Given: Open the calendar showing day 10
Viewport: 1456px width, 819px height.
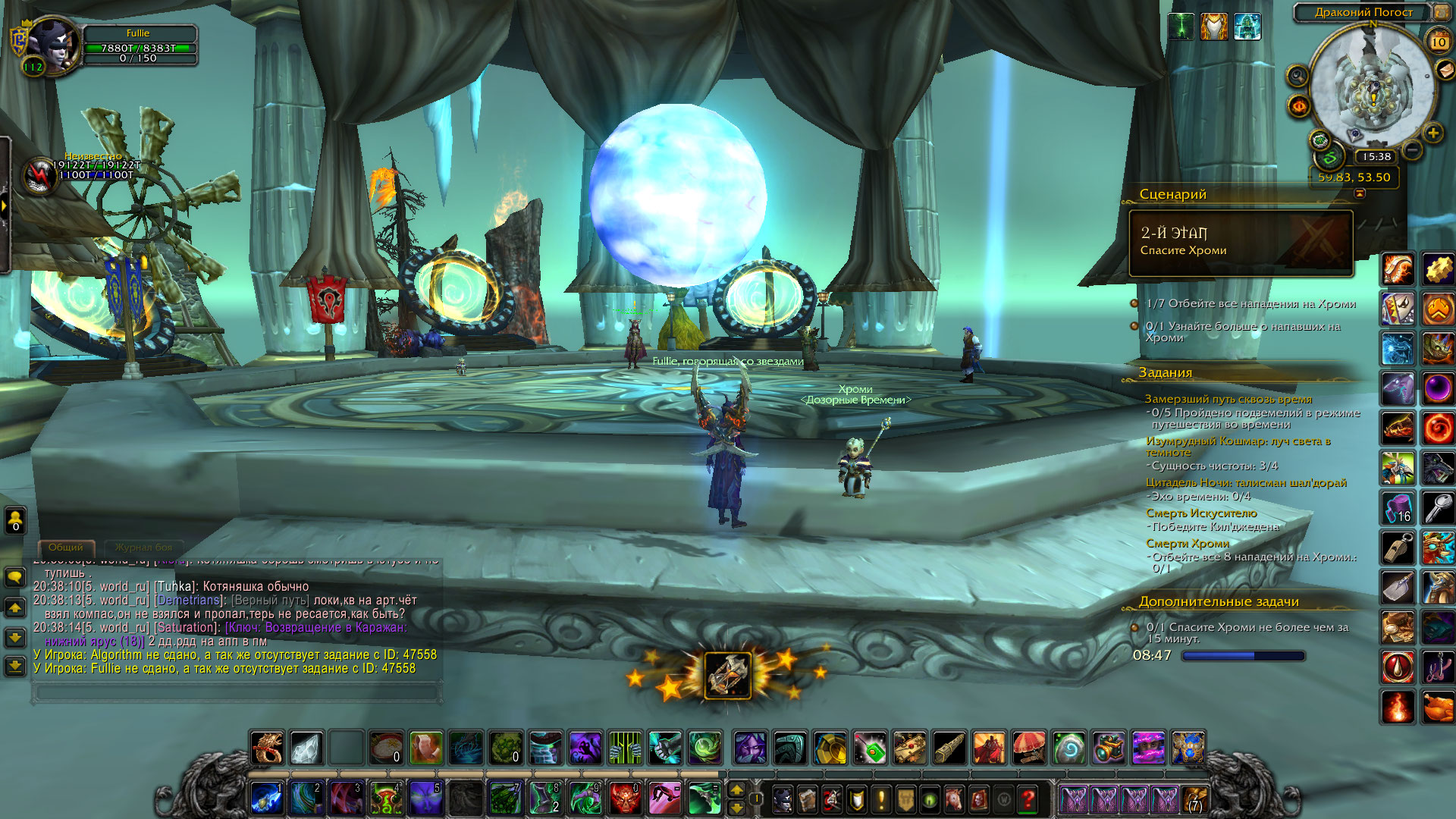Looking at the screenshot, I should (x=1439, y=42).
